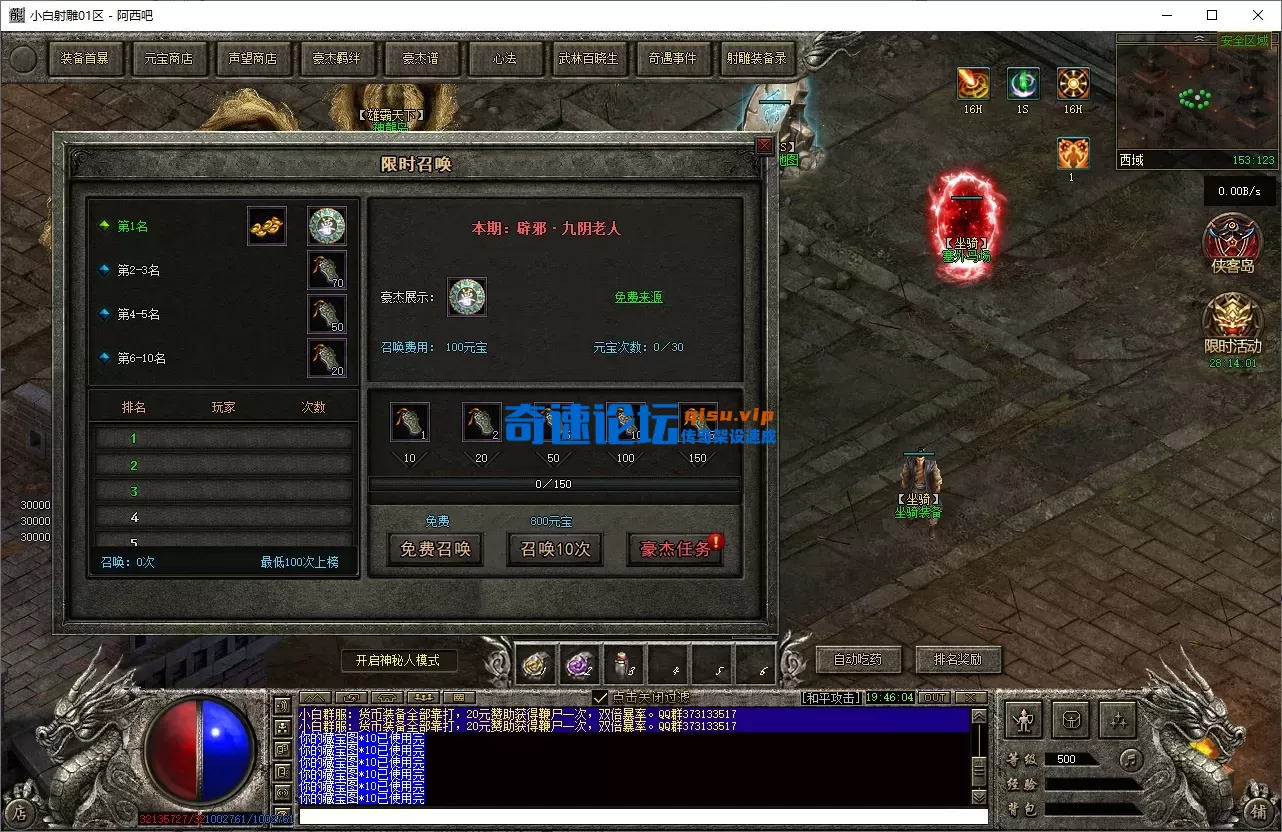Image resolution: width=1282 pixels, height=832 pixels.
Task: Open the 装备首爆 menu
Action: pos(86,58)
